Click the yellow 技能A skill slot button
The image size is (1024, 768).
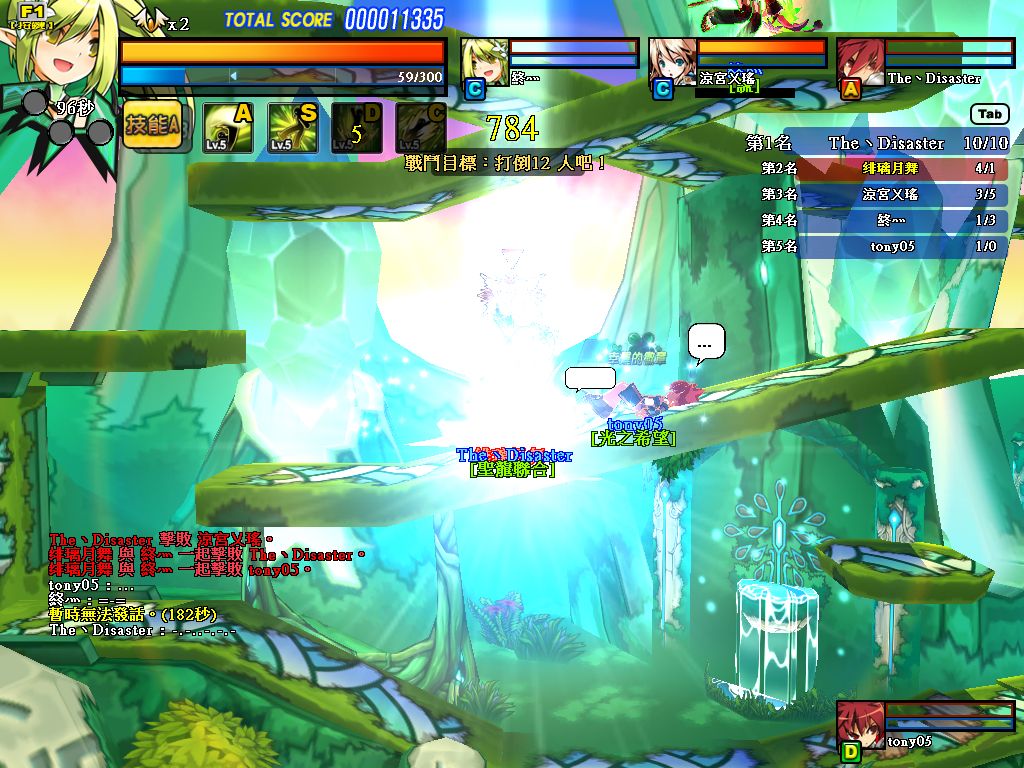pos(153,126)
